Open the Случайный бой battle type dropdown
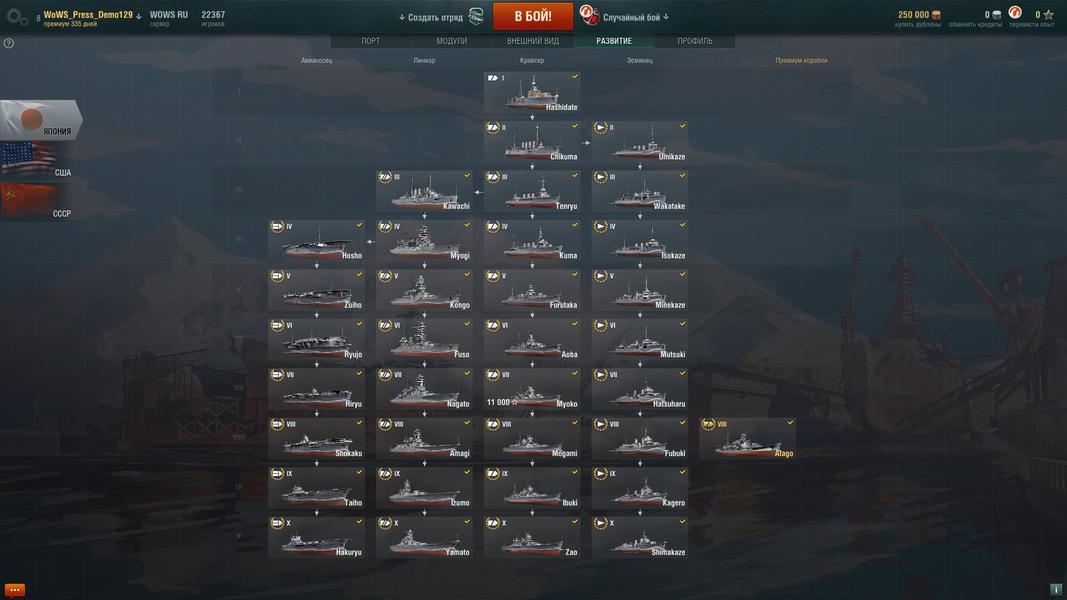This screenshot has height=600, width=1067. click(x=636, y=17)
